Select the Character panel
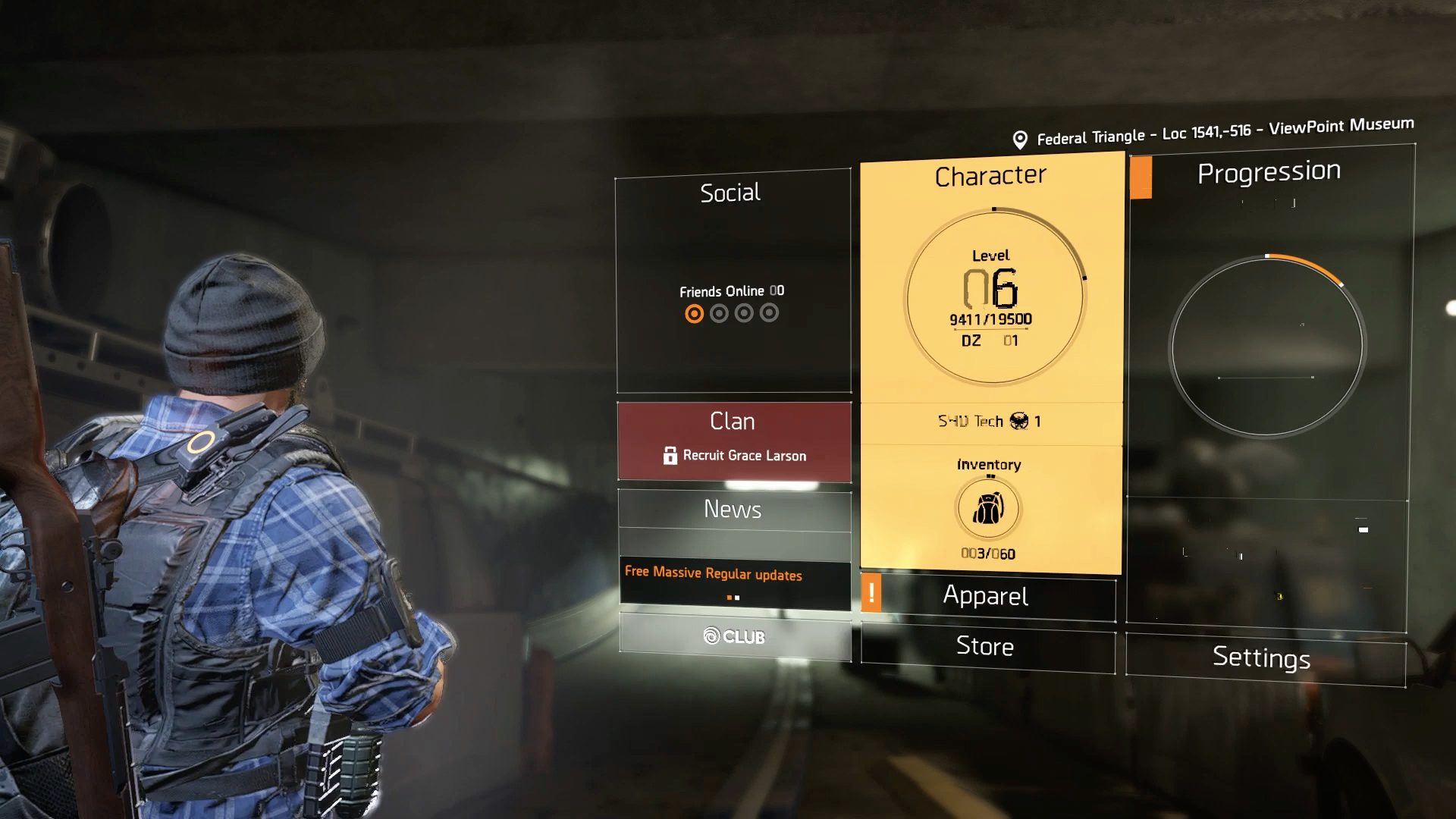This screenshot has width=1456, height=819. coord(990,176)
